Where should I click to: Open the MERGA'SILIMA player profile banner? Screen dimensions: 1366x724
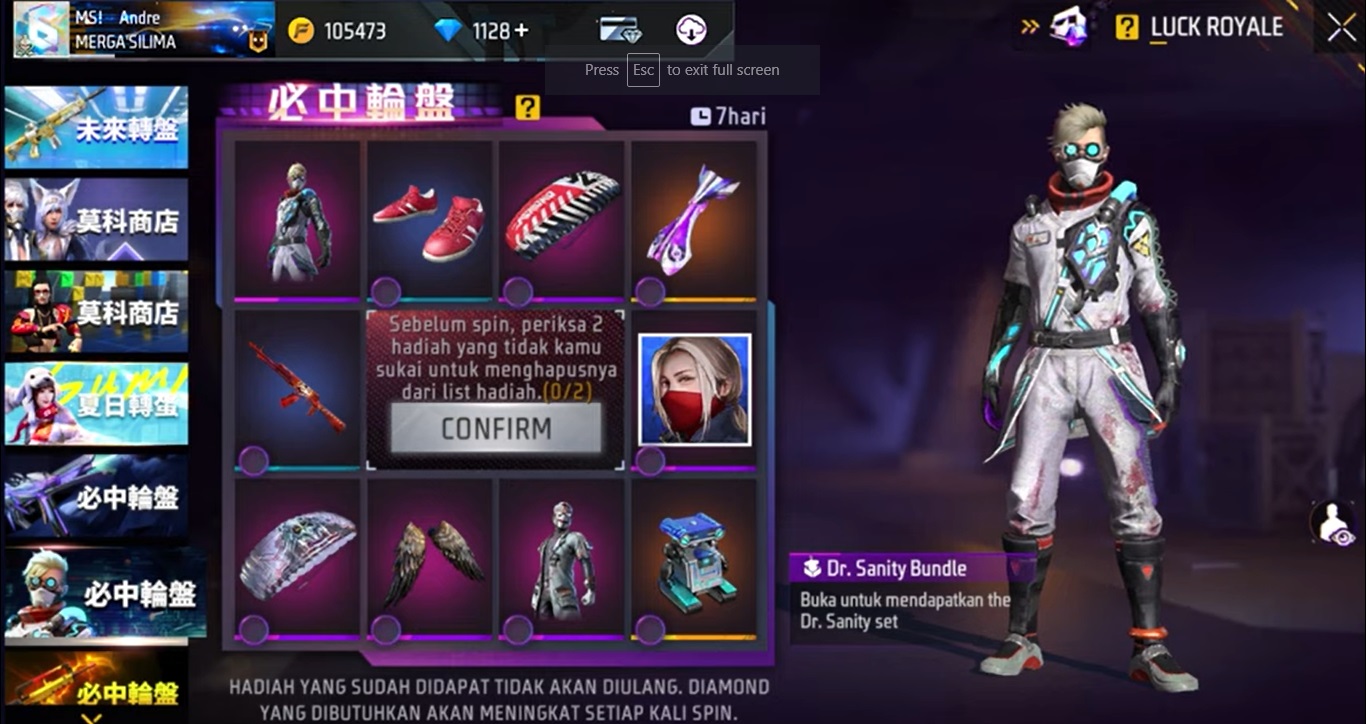click(x=140, y=29)
